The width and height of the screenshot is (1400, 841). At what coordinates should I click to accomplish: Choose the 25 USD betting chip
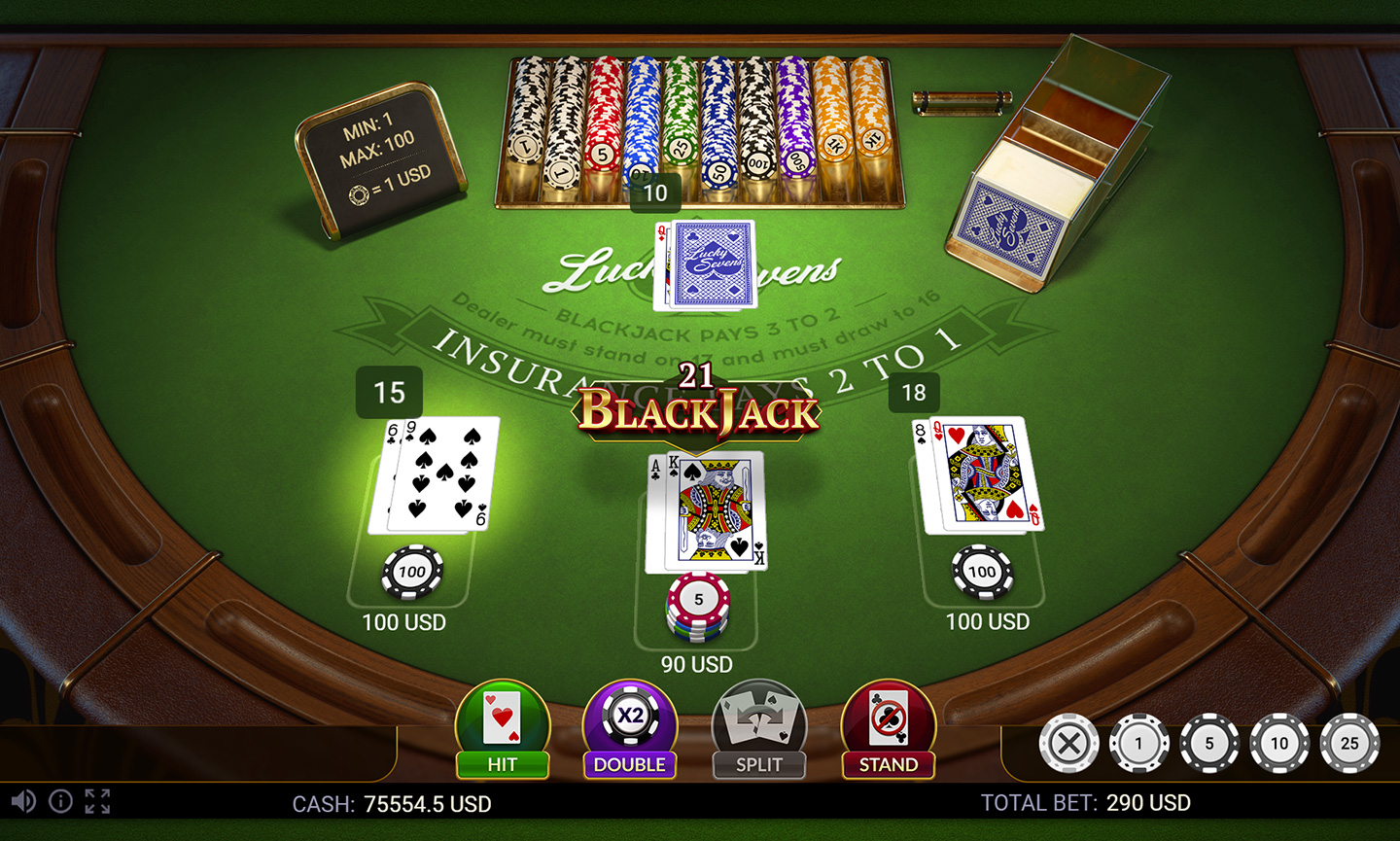pyautogui.click(x=1349, y=743)
